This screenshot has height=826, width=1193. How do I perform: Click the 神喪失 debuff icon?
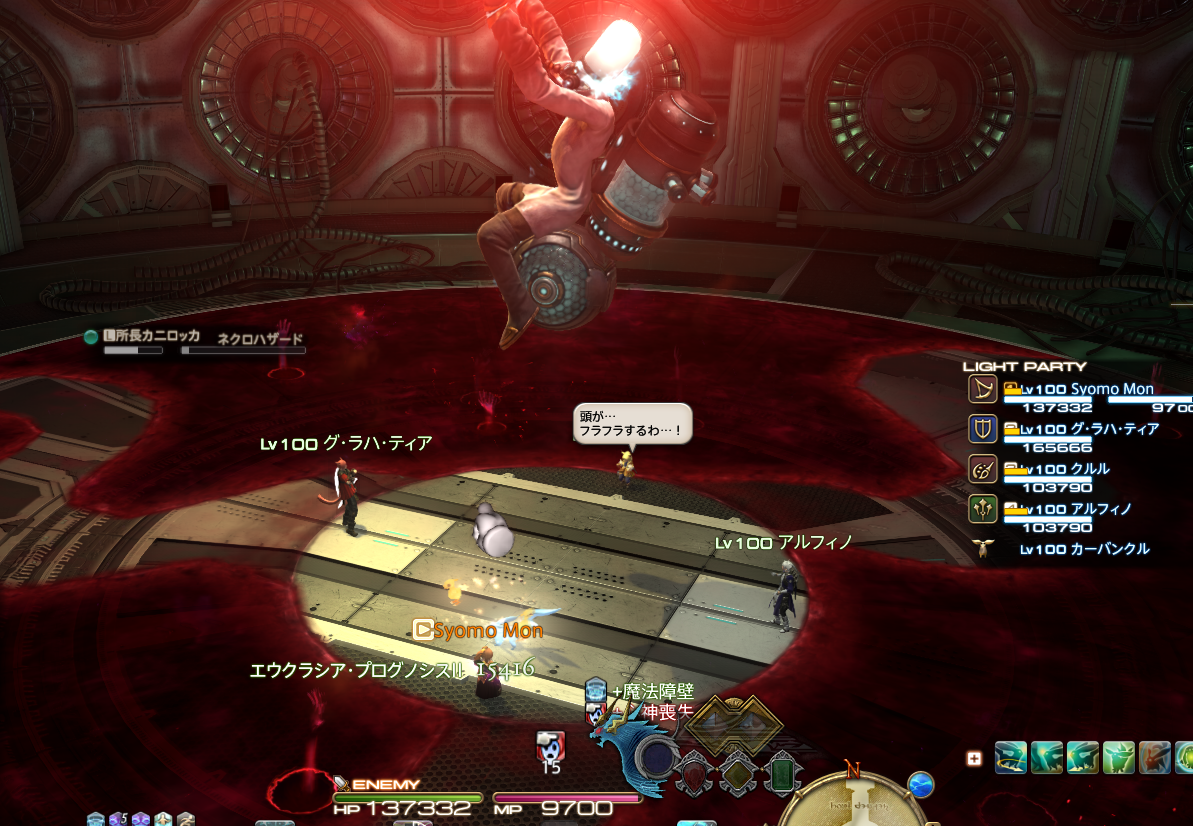596,712
